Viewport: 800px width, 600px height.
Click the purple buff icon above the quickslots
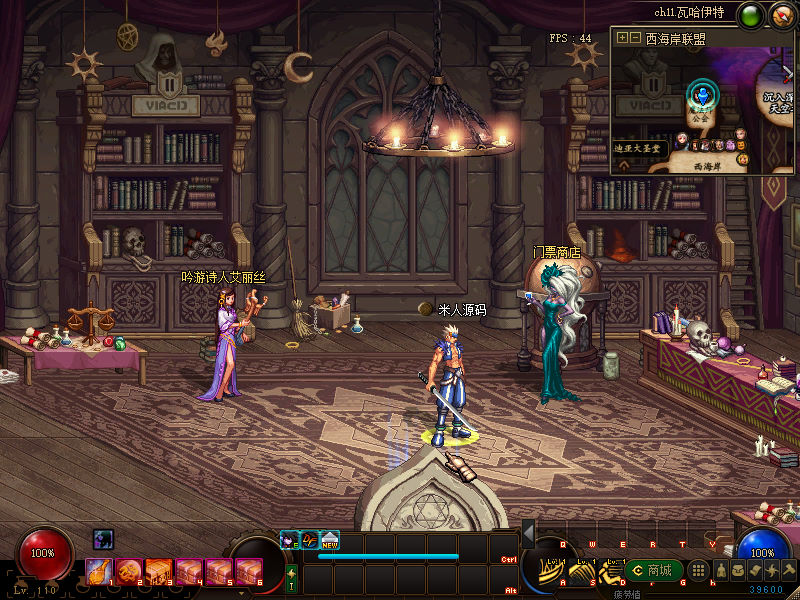tap(103, 539)
